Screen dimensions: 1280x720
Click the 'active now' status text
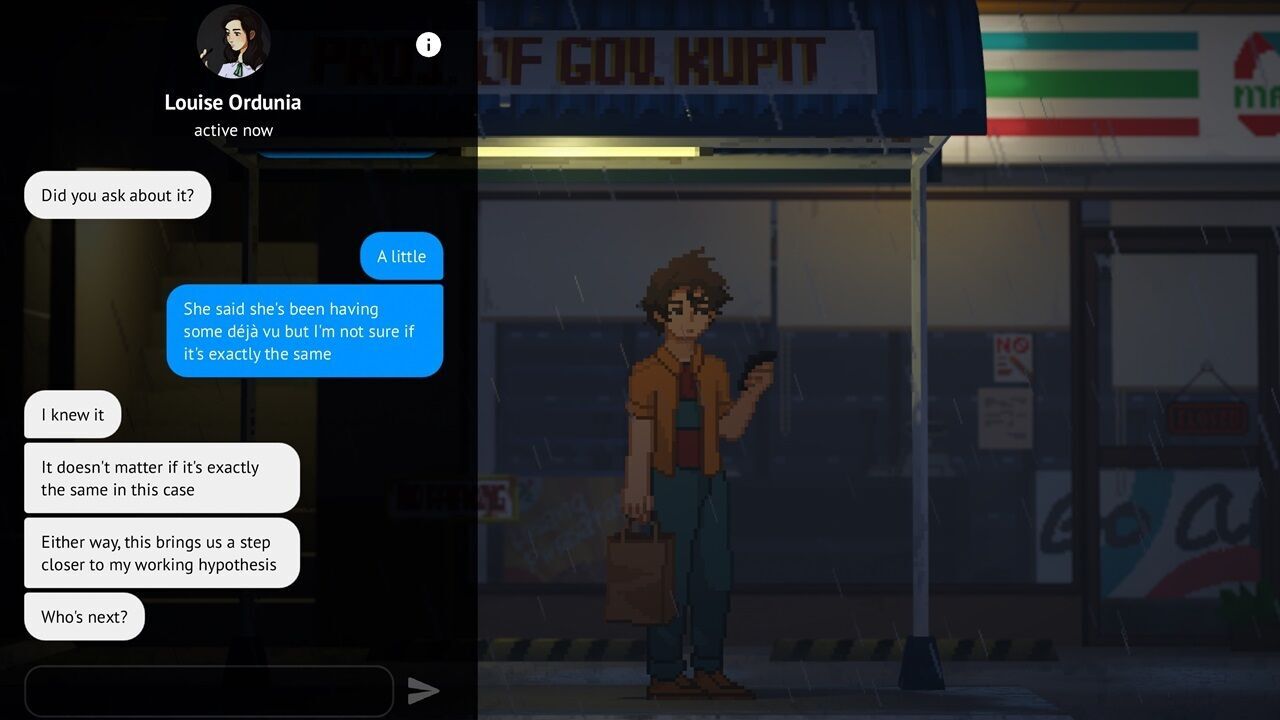tap(232, 130)
